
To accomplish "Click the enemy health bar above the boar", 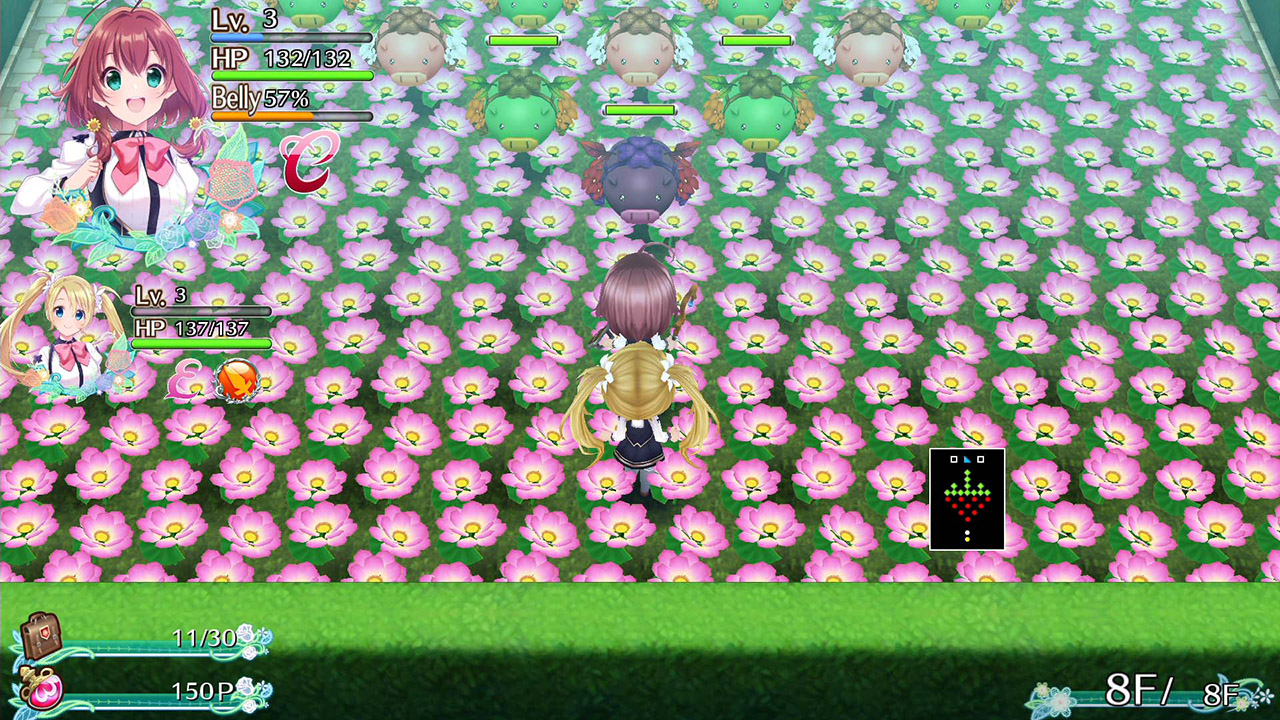I will [x=640, y=110].
